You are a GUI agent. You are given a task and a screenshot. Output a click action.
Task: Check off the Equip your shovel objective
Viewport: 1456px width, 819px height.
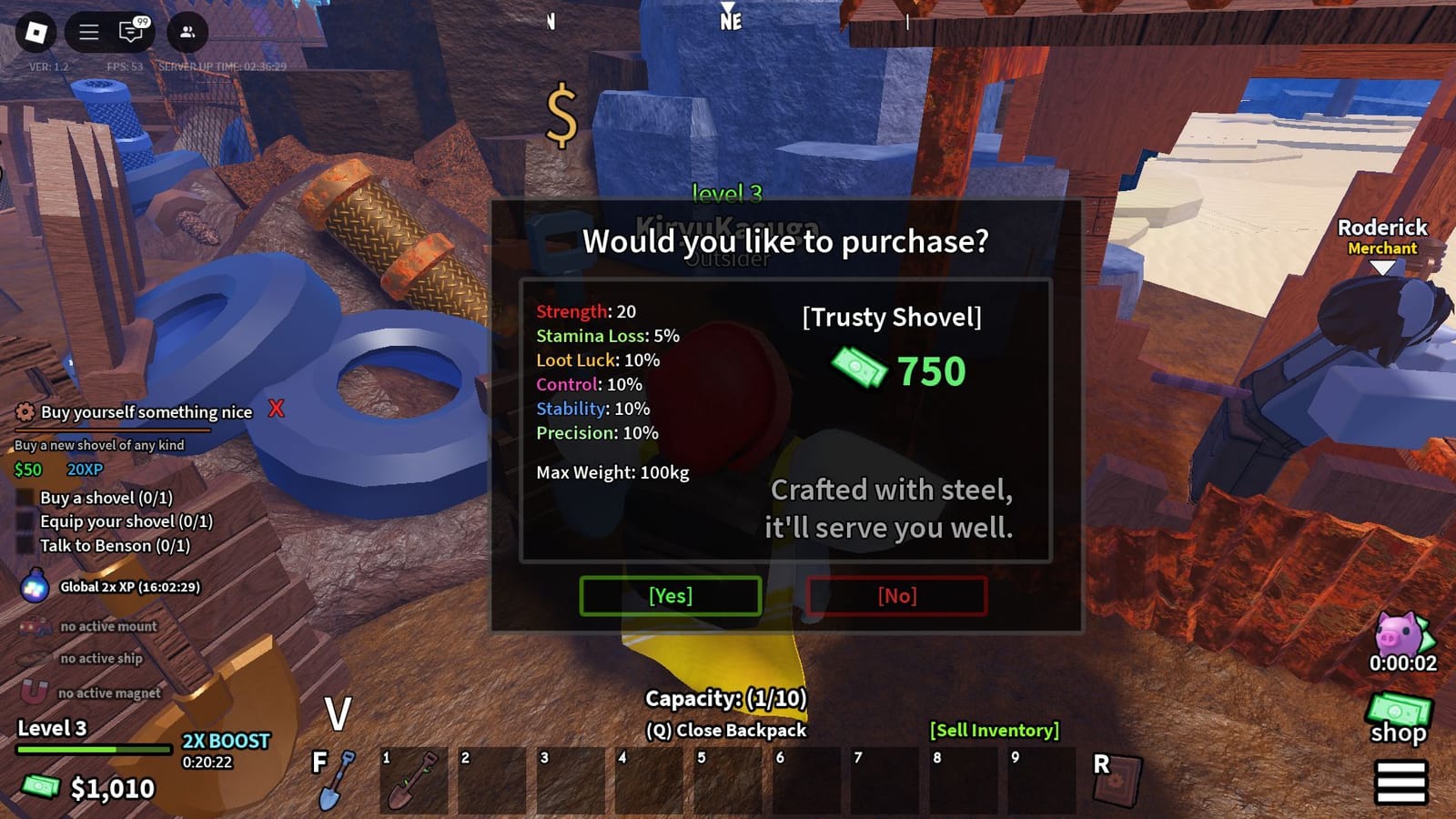25,521
